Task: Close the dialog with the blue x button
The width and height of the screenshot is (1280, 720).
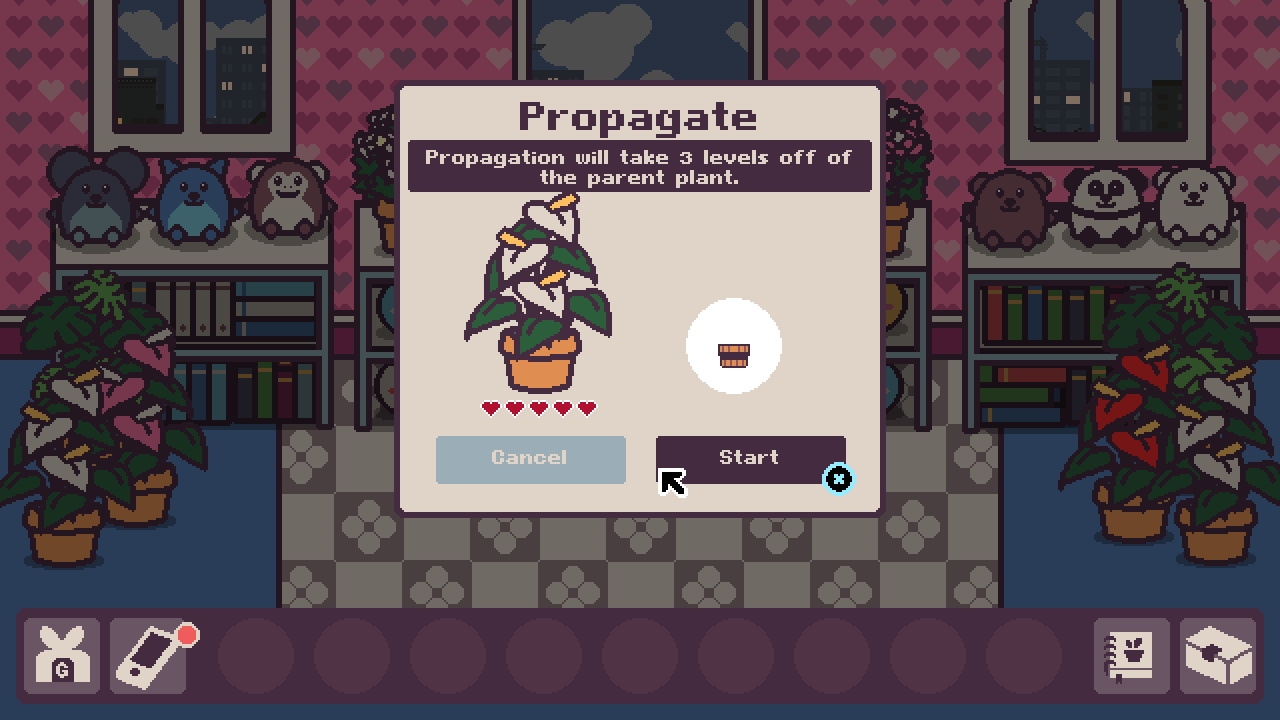Action: (x=839, y=479)
